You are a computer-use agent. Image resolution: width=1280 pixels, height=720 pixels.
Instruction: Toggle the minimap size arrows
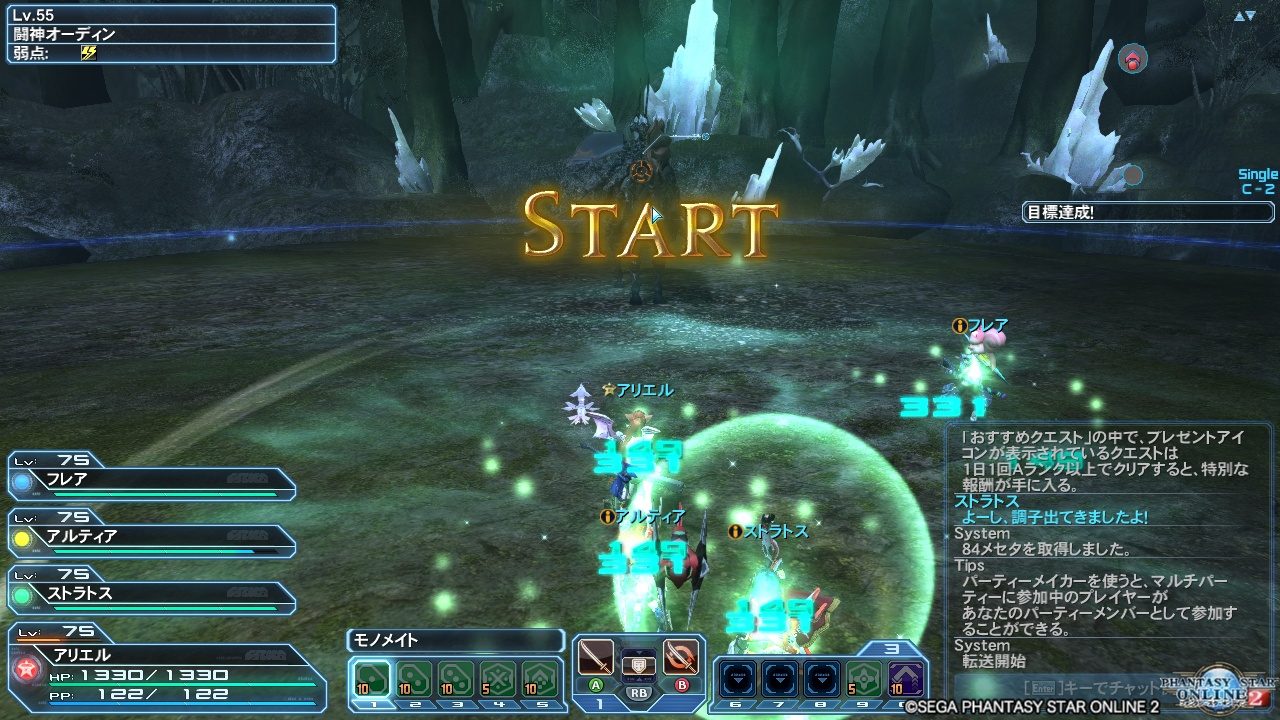[1244, 16]
